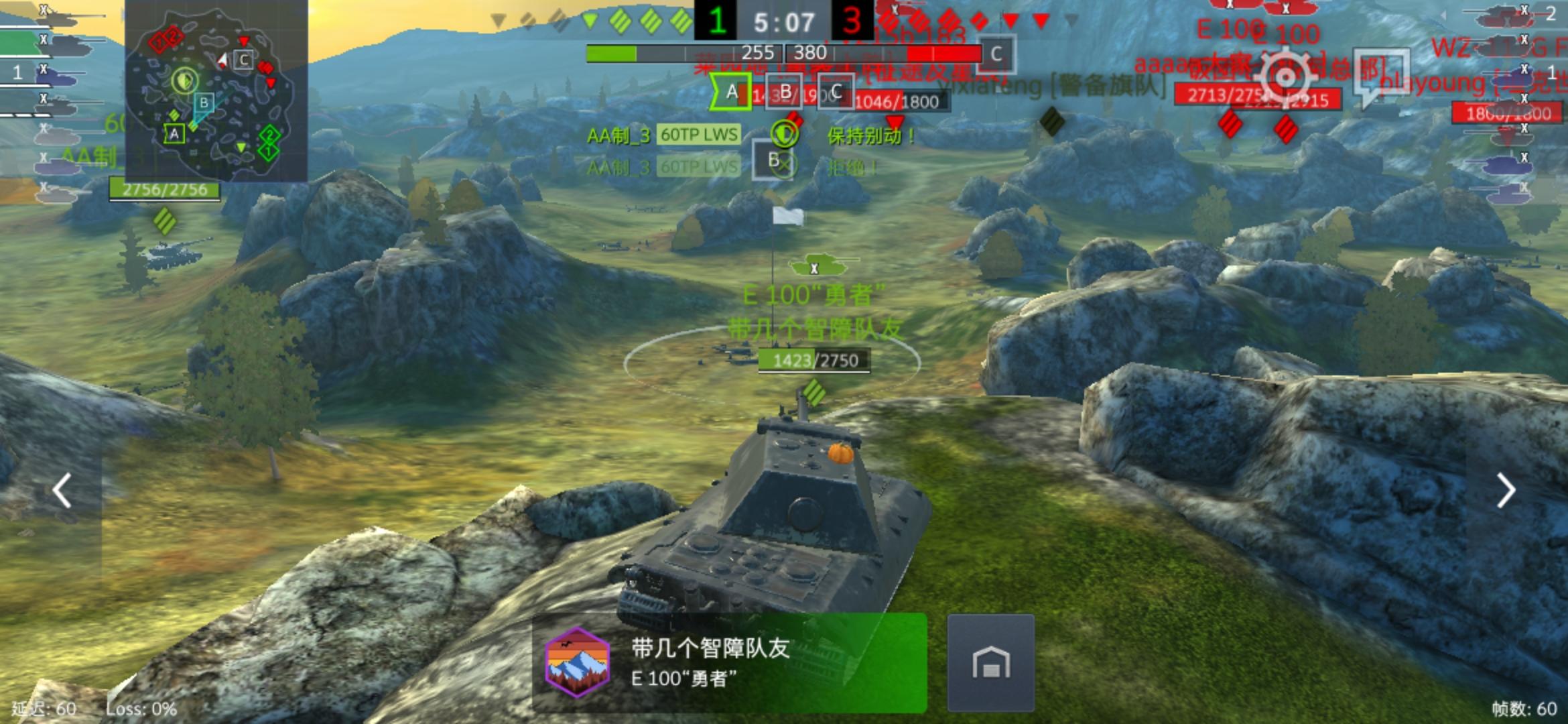Decline the request by tapping the X circle
Viewport: 1568px width, 724px height.
785,164
